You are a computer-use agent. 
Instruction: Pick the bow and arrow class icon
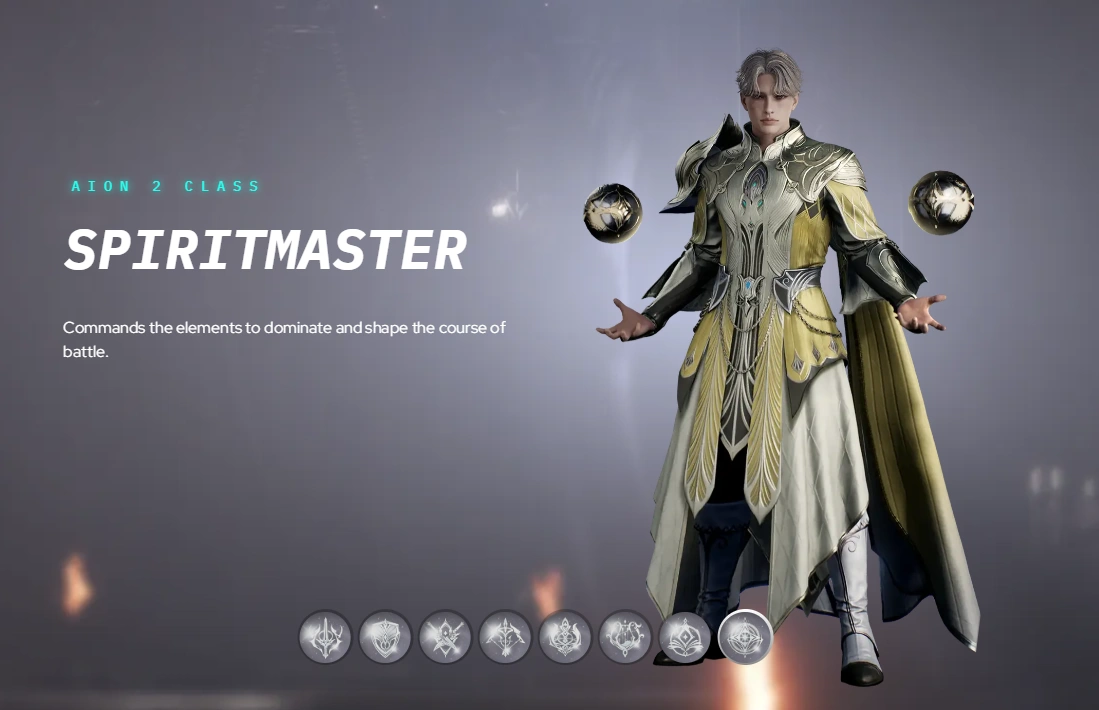505,637
